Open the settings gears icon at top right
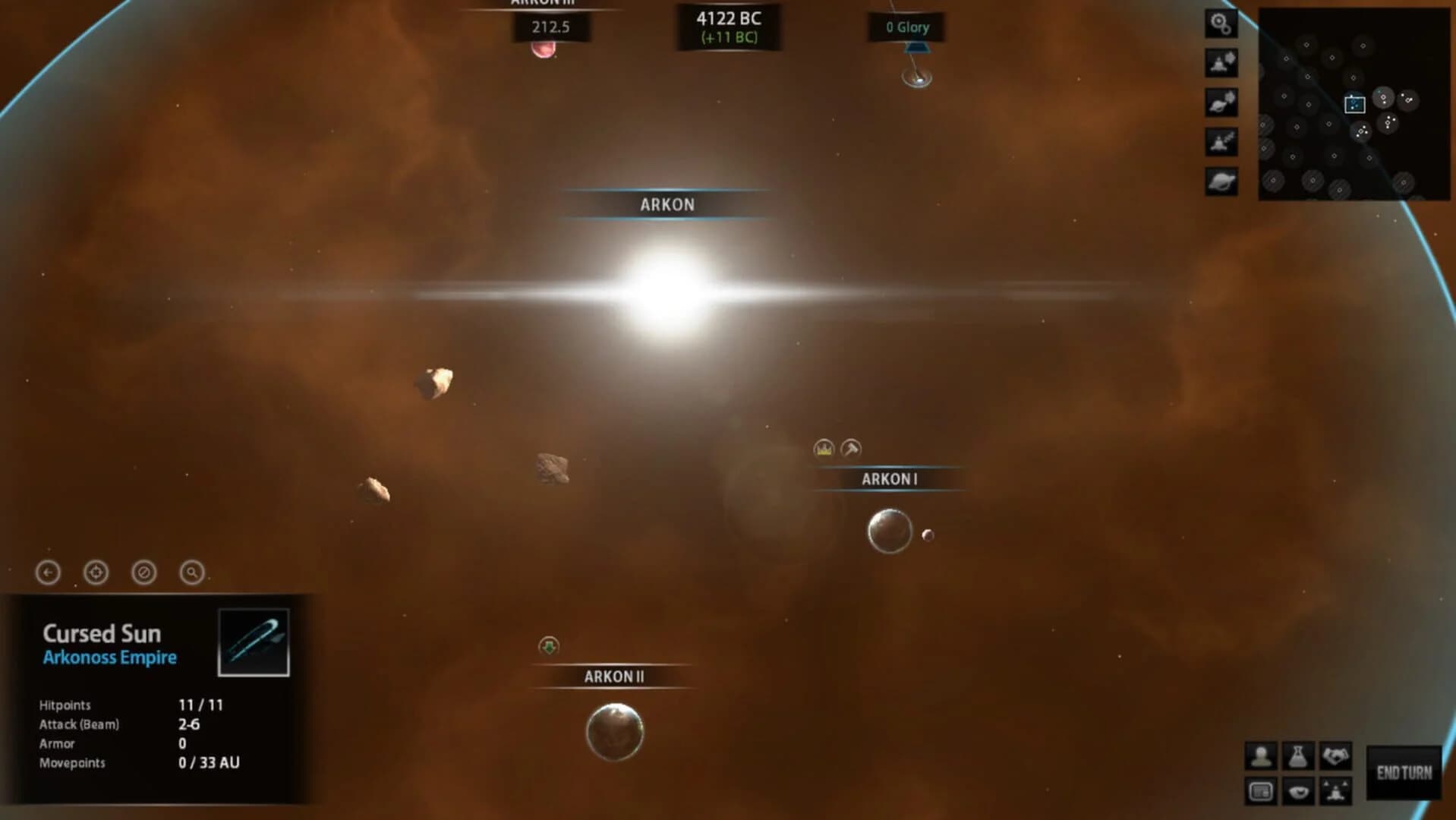The height and width of the screenshot is (820, 1456). pos(1221,24)
